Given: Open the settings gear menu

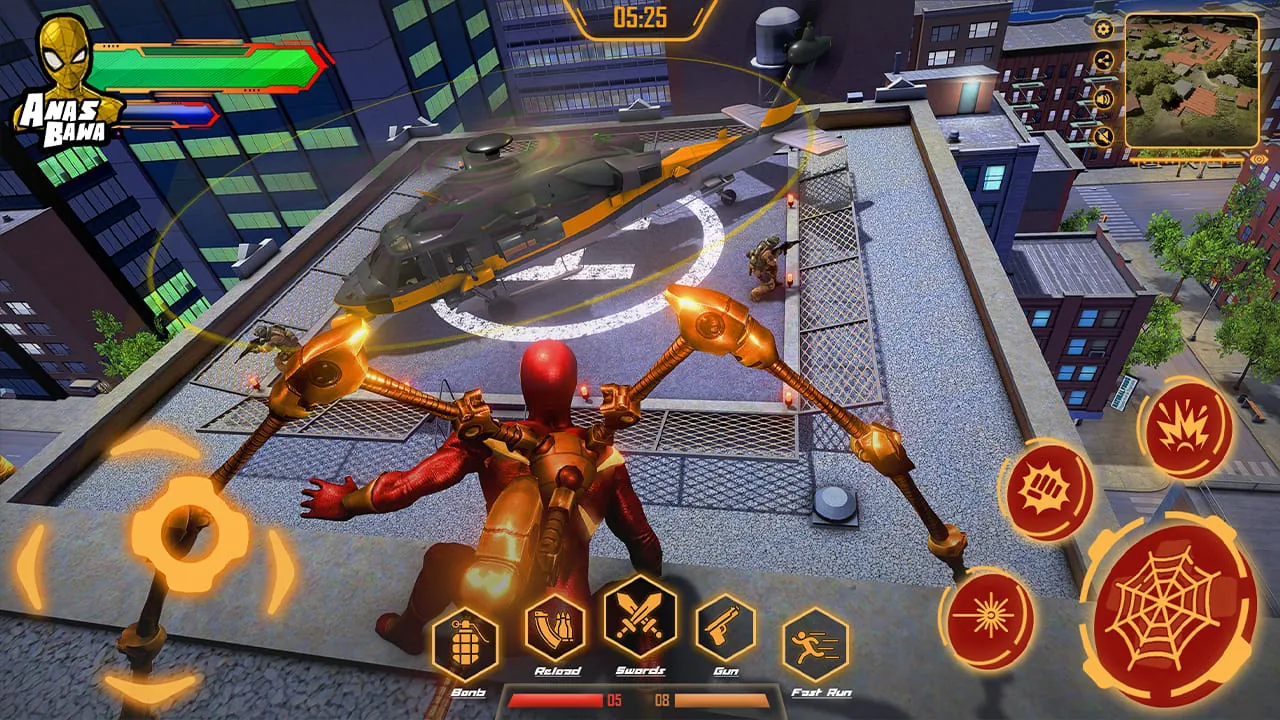Looking at the screenshot, I should [x=1103, y=29].
